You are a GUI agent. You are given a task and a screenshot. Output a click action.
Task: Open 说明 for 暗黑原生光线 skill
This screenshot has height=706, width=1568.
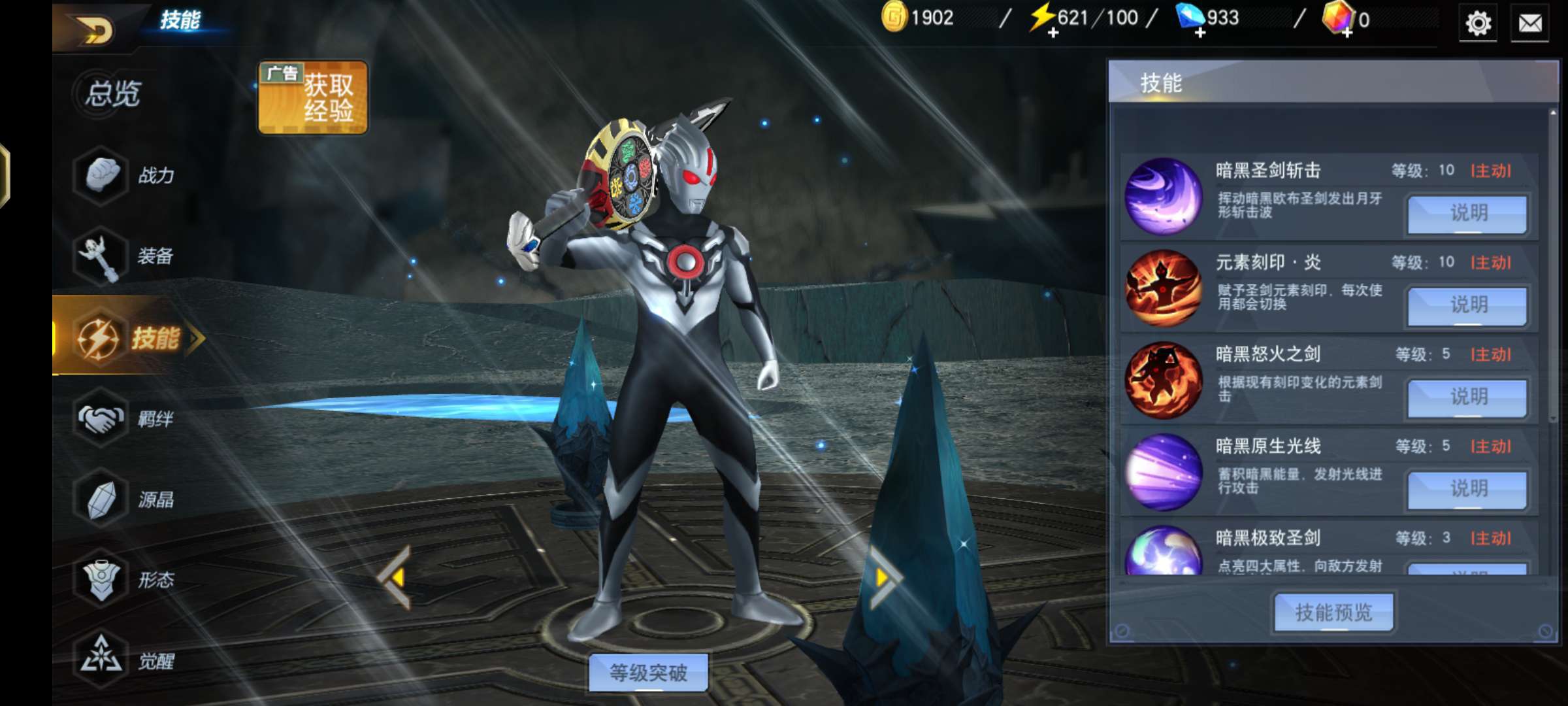[1467, 489]
